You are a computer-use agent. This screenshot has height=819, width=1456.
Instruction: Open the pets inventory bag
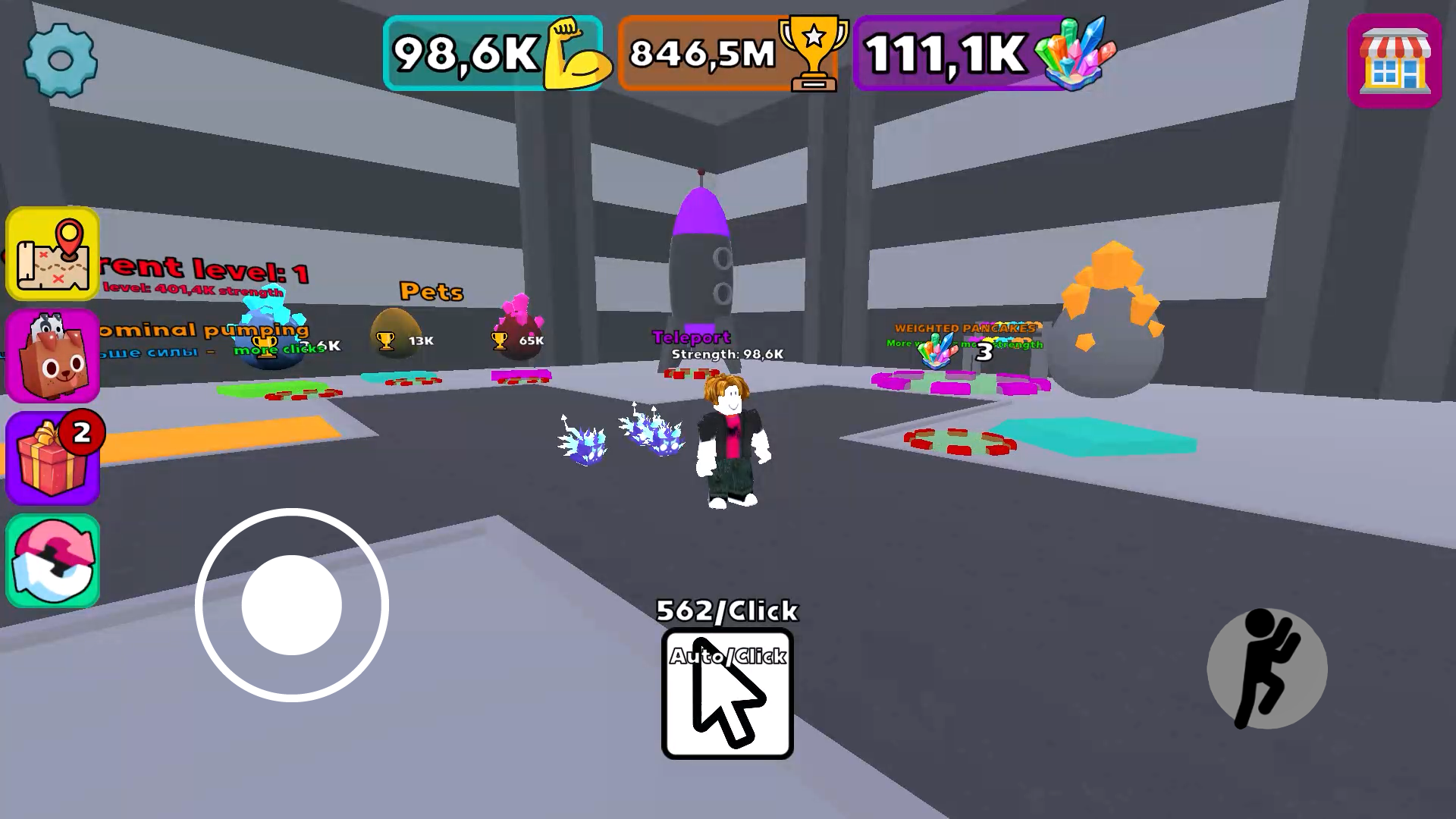click(x=52, y=355)
